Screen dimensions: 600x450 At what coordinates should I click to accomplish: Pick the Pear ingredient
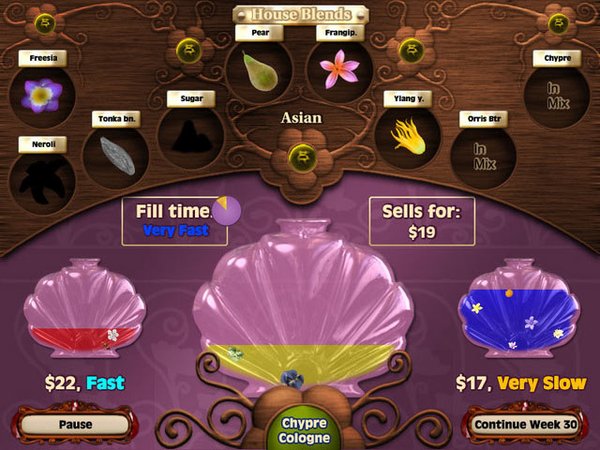259,70
